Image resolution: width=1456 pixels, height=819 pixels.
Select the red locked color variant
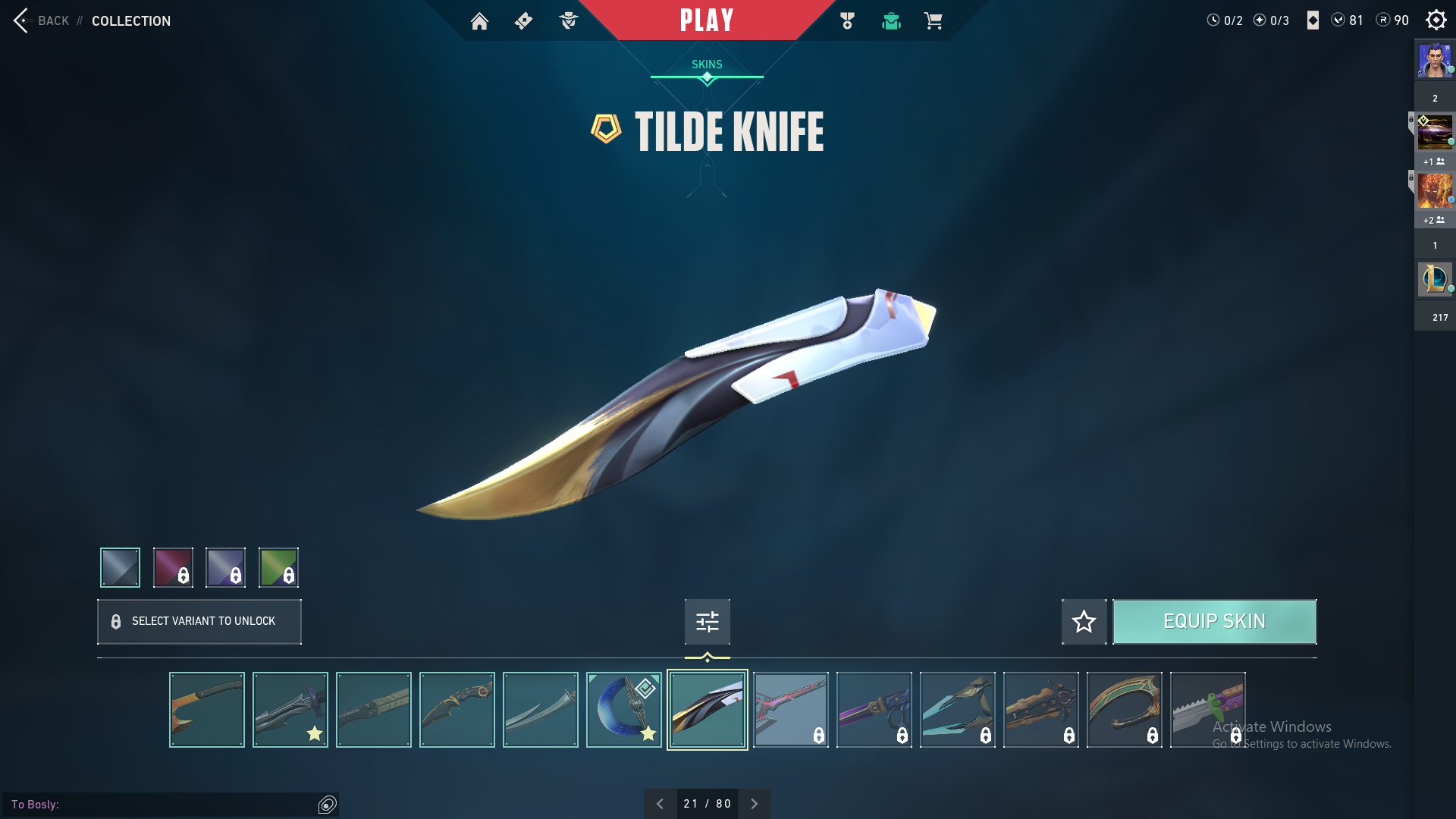(173, 567)
